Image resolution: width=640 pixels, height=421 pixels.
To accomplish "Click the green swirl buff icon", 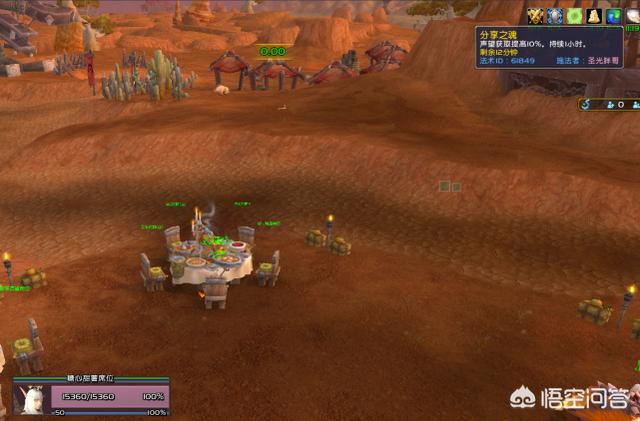I will click(573, 15).
